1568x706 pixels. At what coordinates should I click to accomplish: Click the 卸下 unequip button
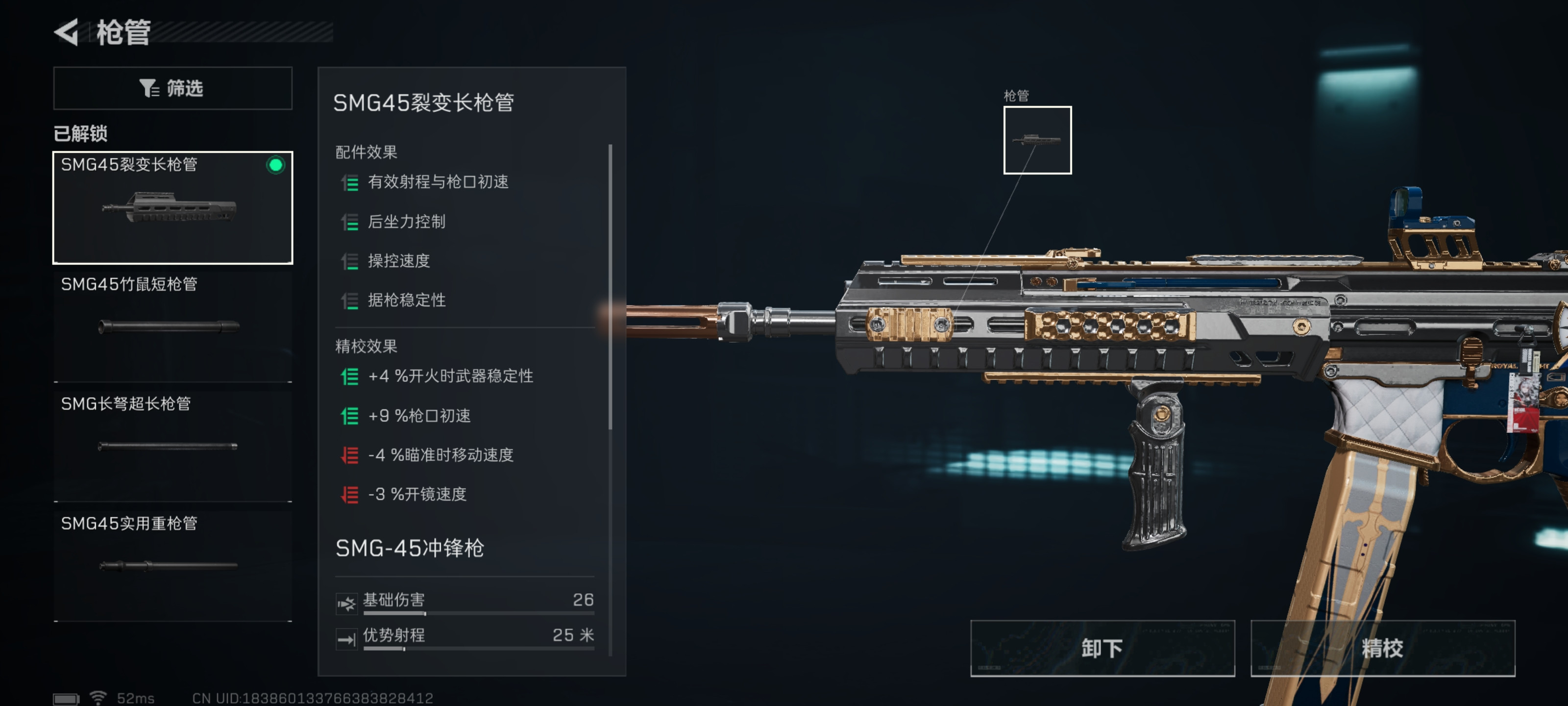[1102, 648]
